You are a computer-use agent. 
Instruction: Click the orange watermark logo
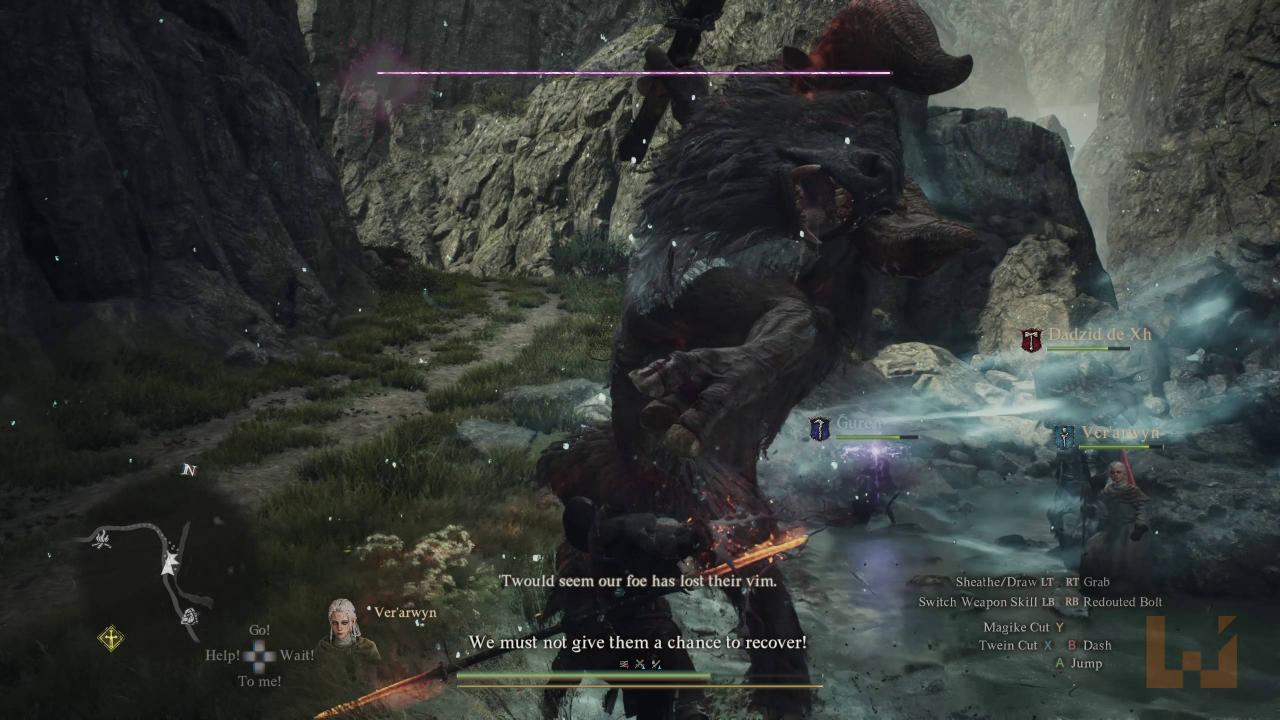coord(1191,651)
